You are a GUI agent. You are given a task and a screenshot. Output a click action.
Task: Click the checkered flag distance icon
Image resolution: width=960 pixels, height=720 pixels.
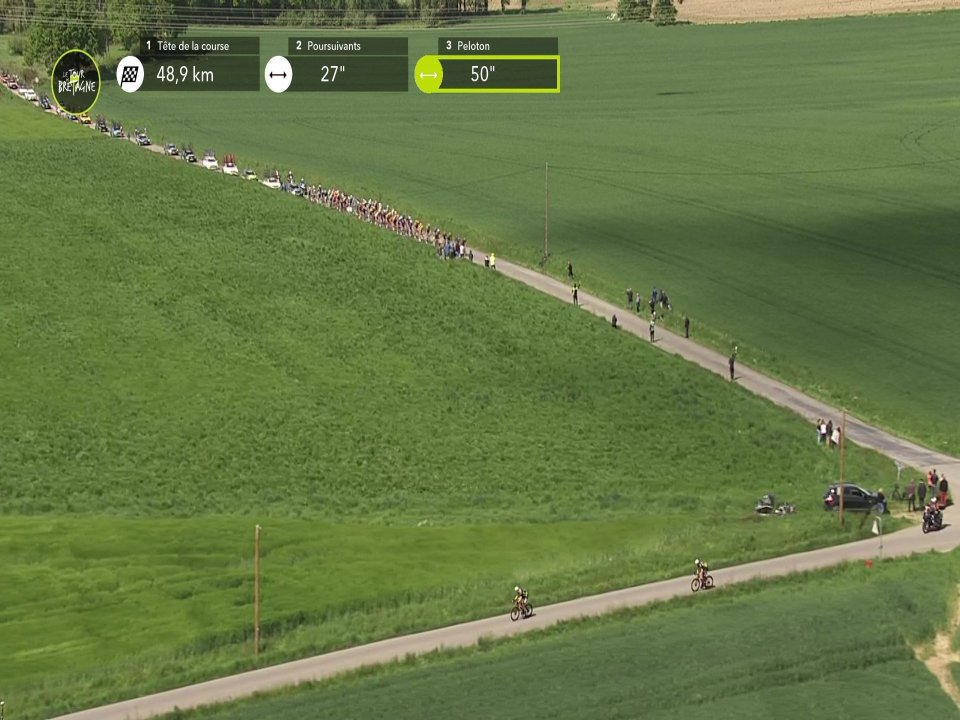[x=130, y=74]
